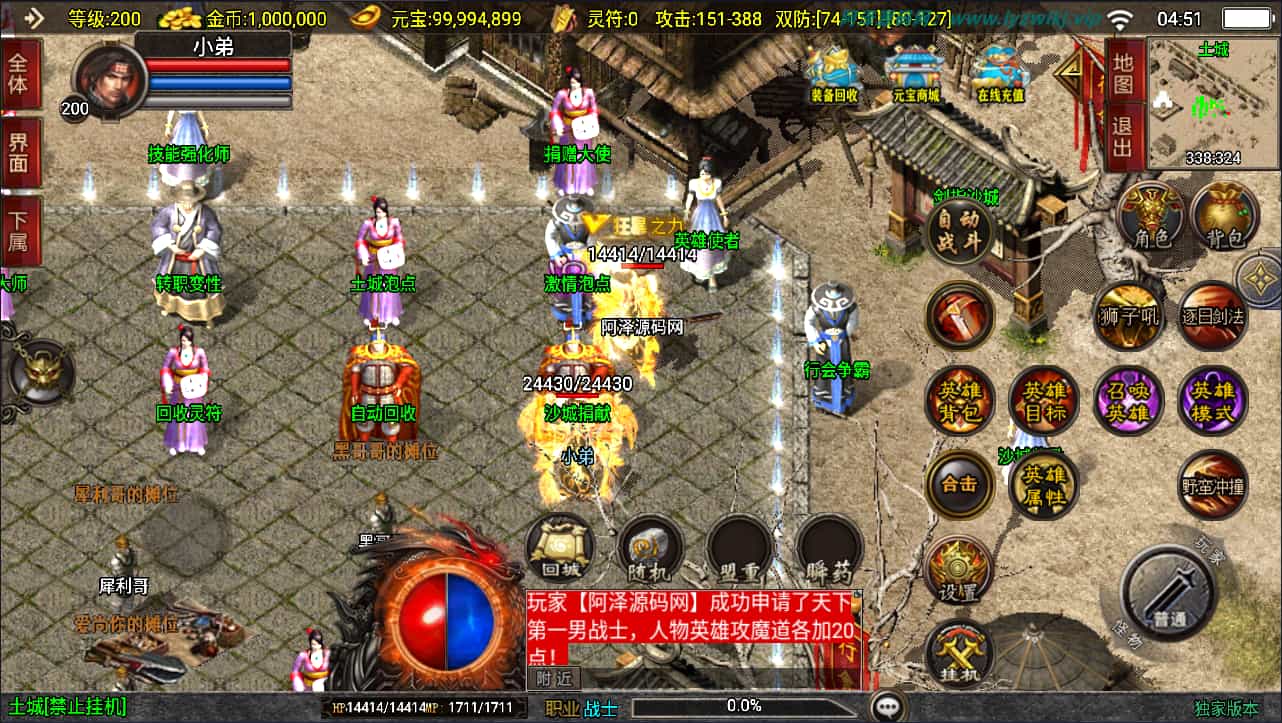Open the 在线充值 online recharge icon
Viewport: 1282px width, 723px height.
(1001, 72)
